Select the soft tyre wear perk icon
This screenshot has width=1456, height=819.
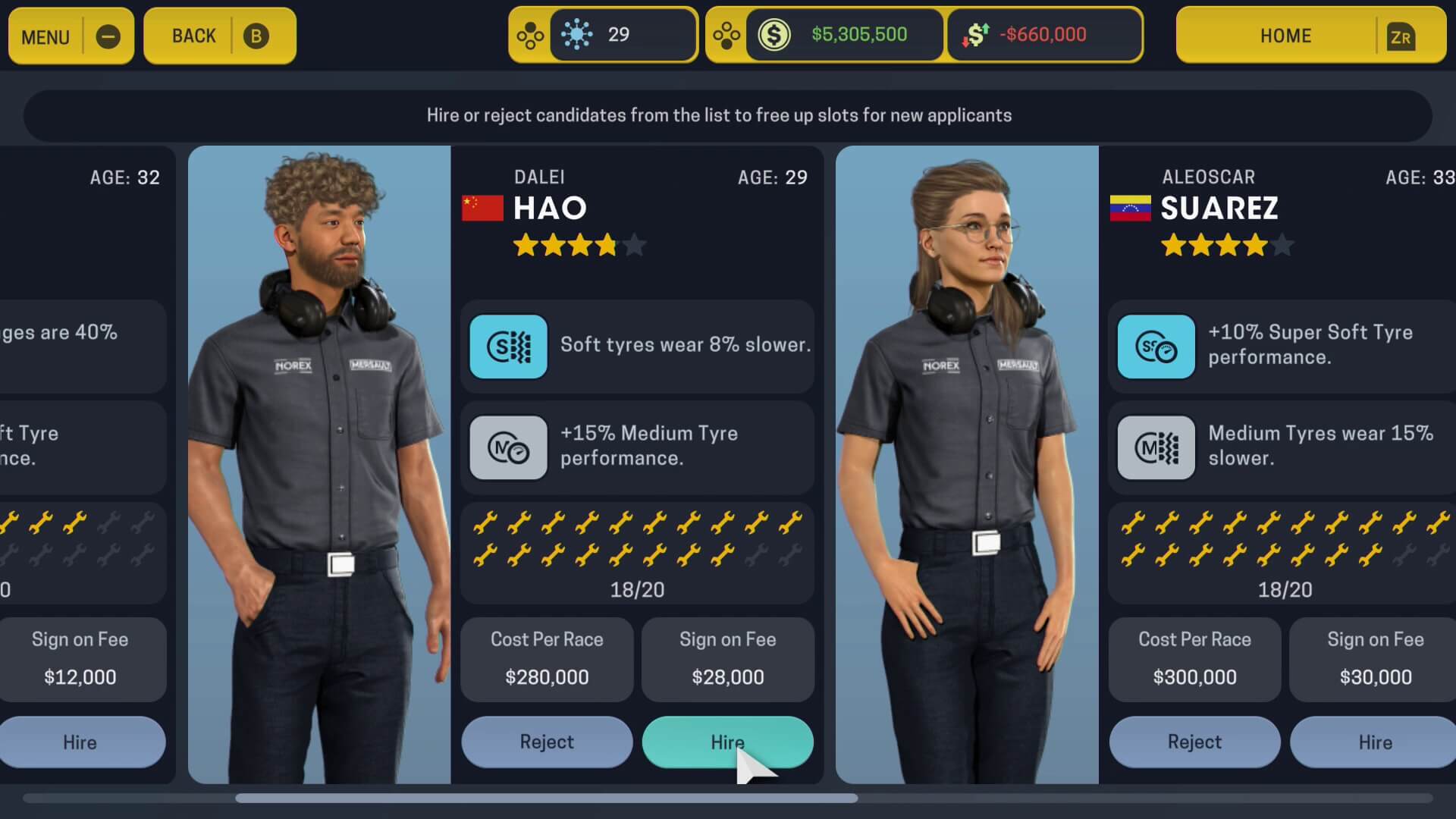point(508,347)
